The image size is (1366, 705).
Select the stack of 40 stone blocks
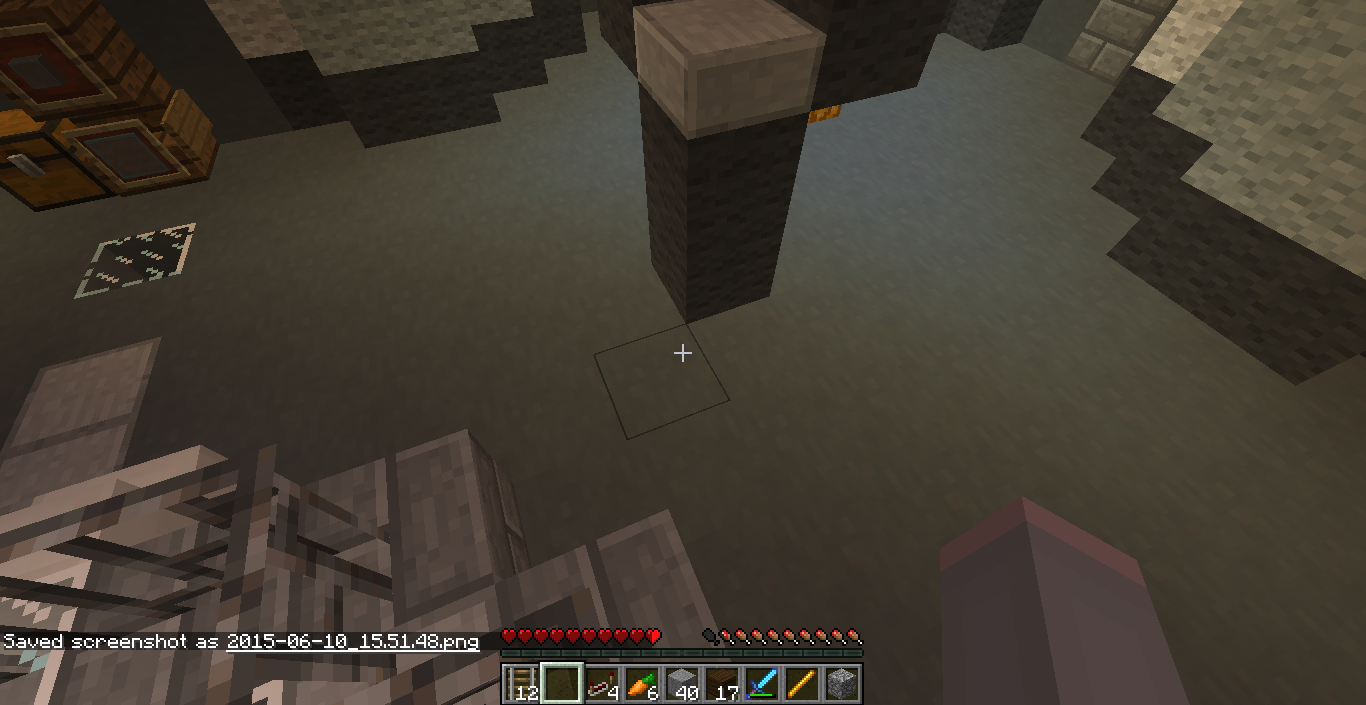click(x=682, y=684)
